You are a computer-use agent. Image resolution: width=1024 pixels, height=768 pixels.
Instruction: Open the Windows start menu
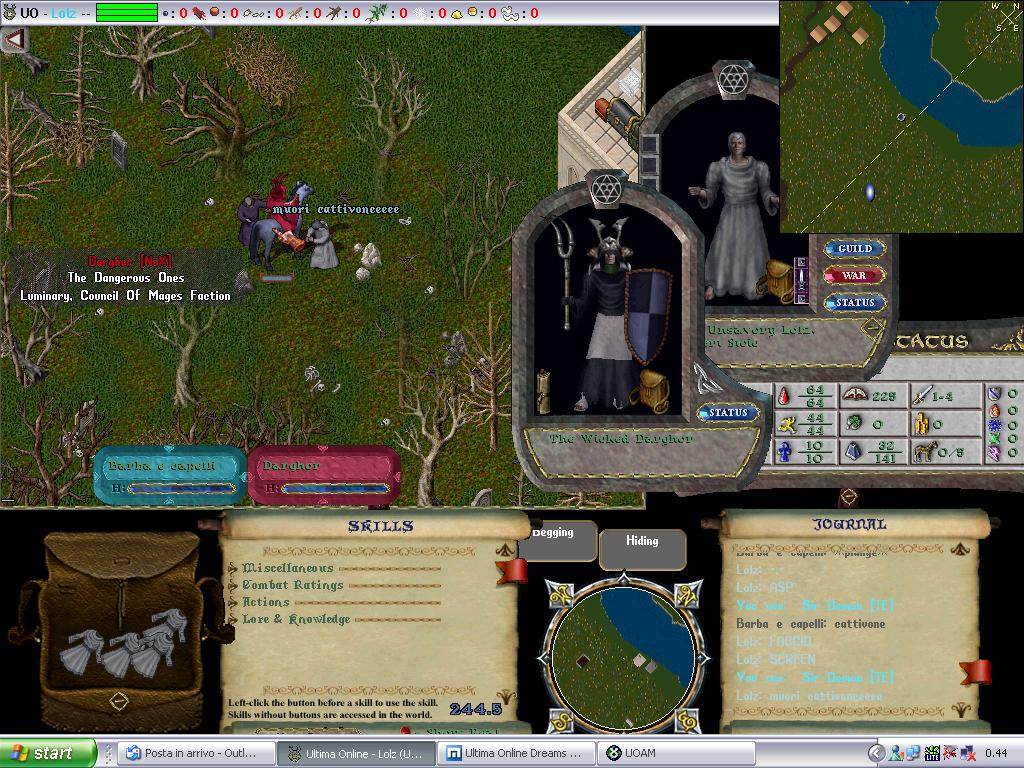click(x=47, y=753)
